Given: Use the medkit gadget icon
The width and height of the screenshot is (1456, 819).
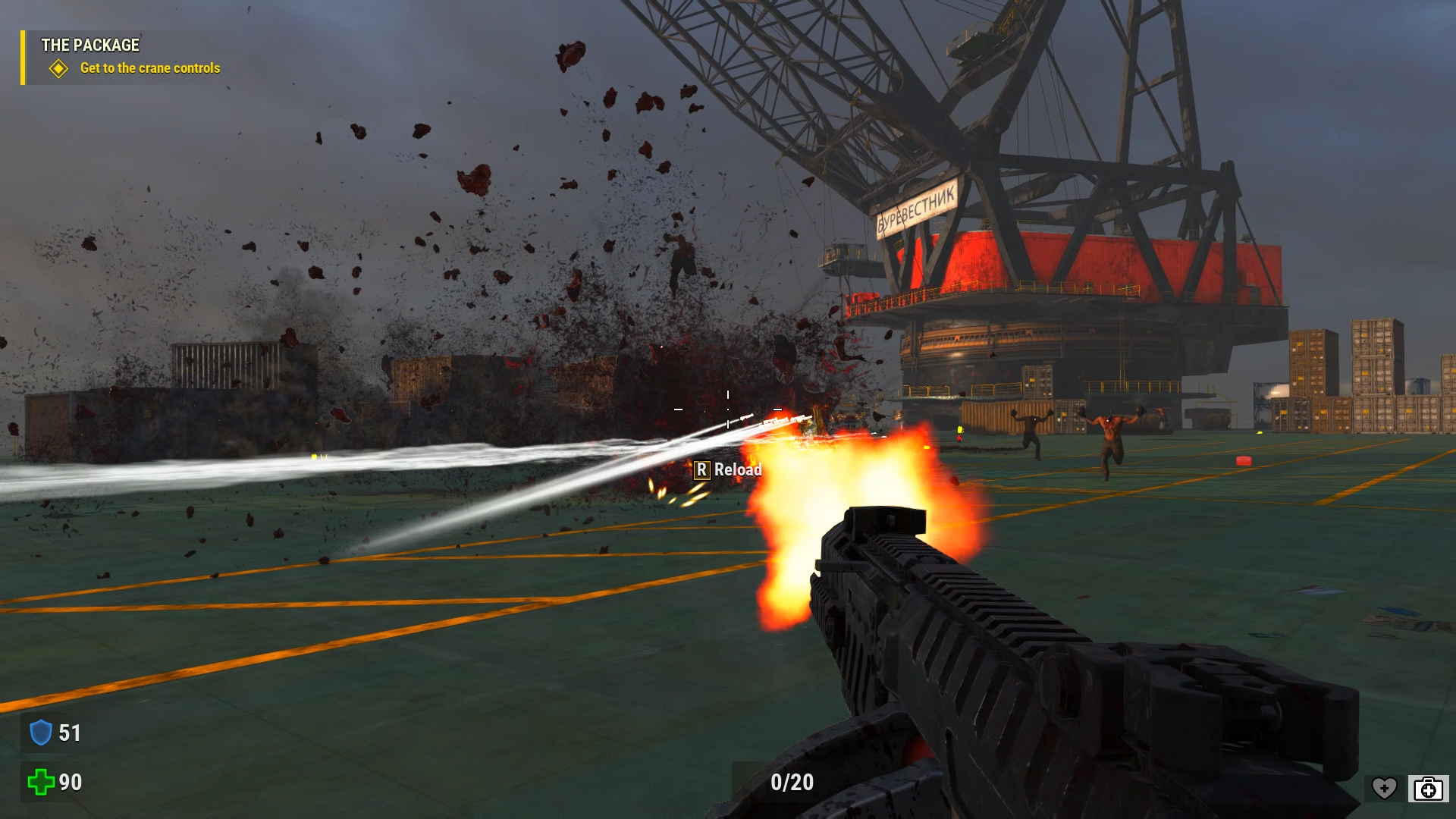Looking at the screenshot, I should coord(1428,789).
